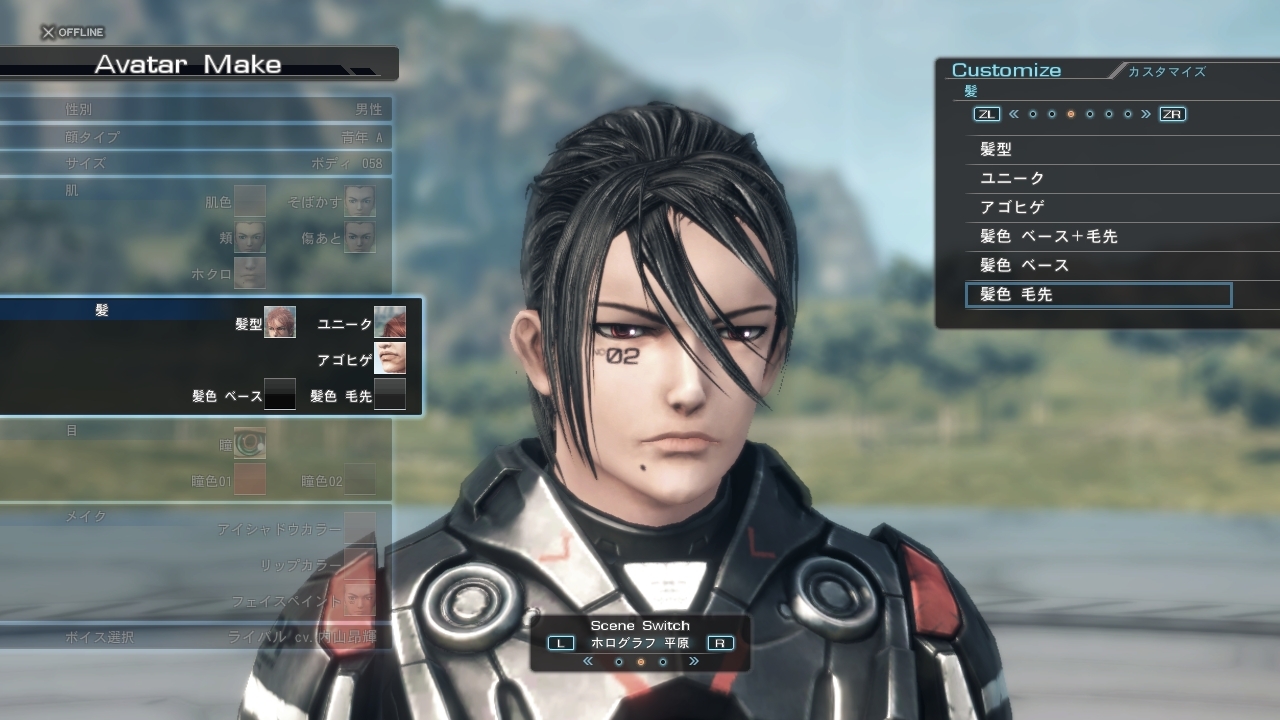This screenshot has width=1280, height=720.
Task: Click the ユニーク hair thumbnail in left panel
Action: (x=390, y=322)
